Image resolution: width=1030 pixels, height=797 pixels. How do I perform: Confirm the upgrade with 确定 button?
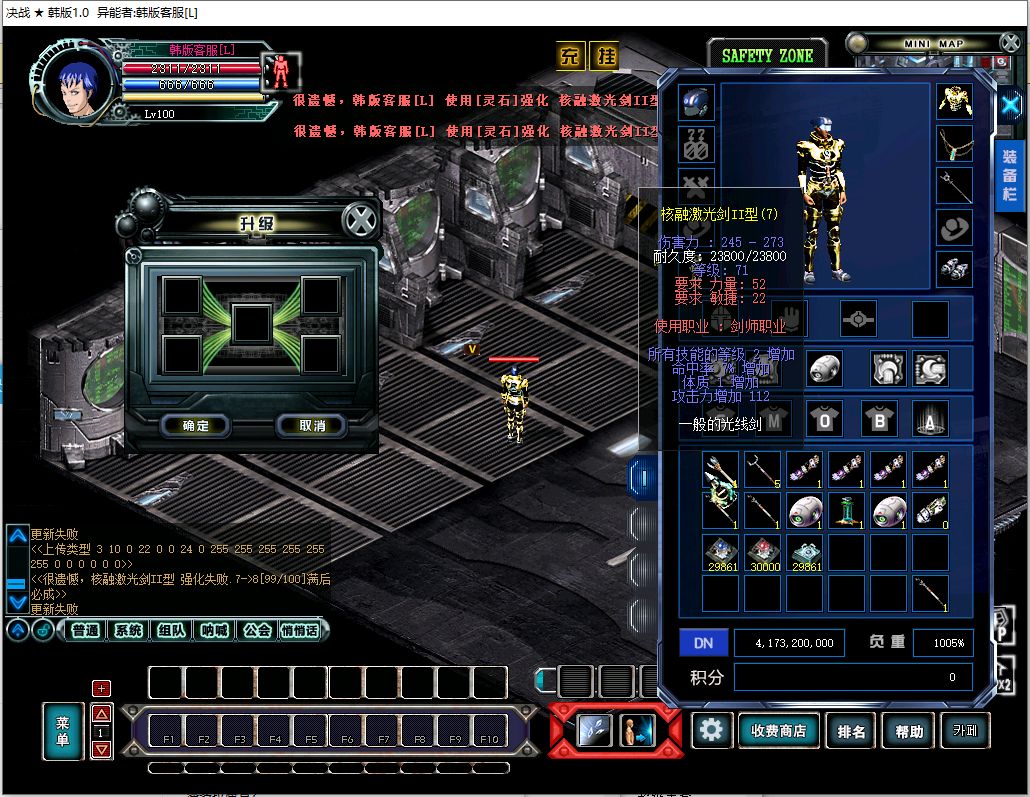click(196, 426)
